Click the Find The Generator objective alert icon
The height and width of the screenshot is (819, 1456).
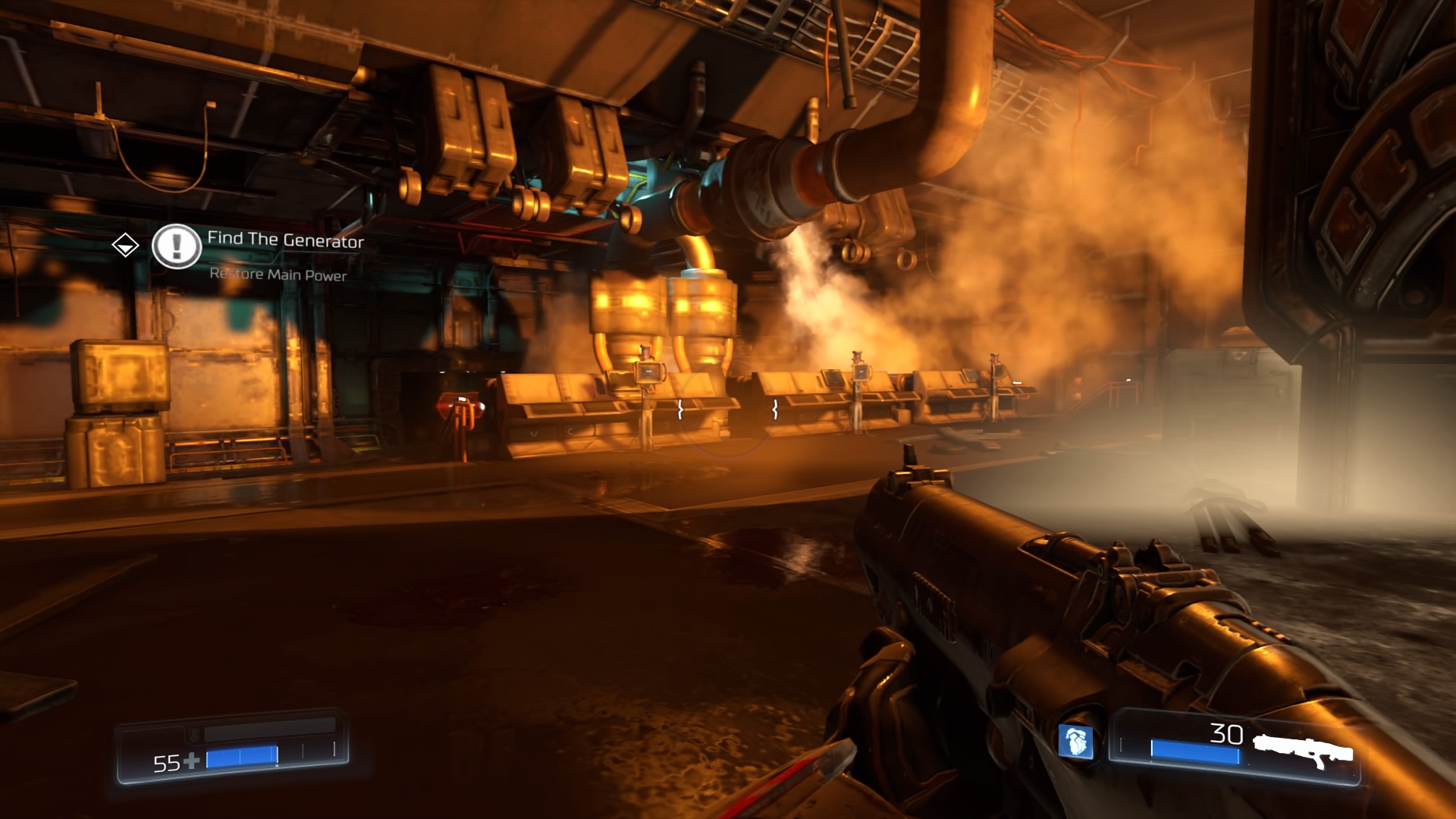click(176, 246)
